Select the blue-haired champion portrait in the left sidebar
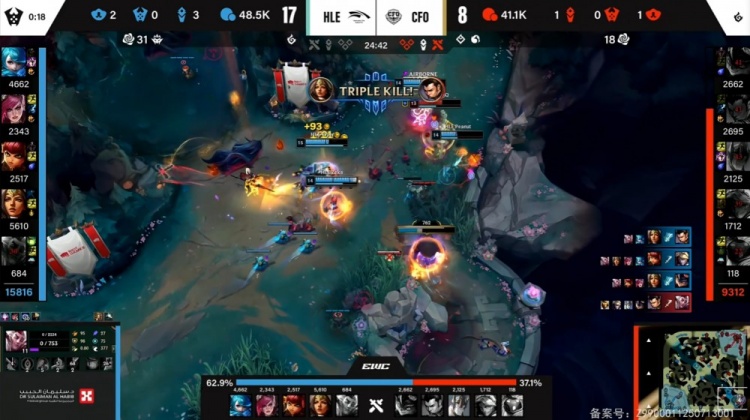 17,63
